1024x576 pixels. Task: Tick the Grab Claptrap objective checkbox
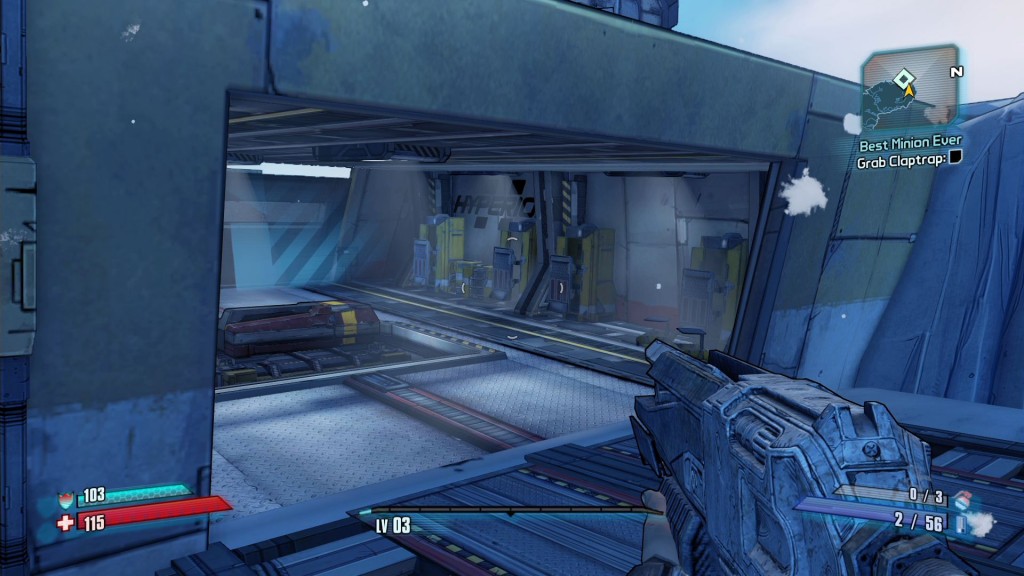[954, 159]
